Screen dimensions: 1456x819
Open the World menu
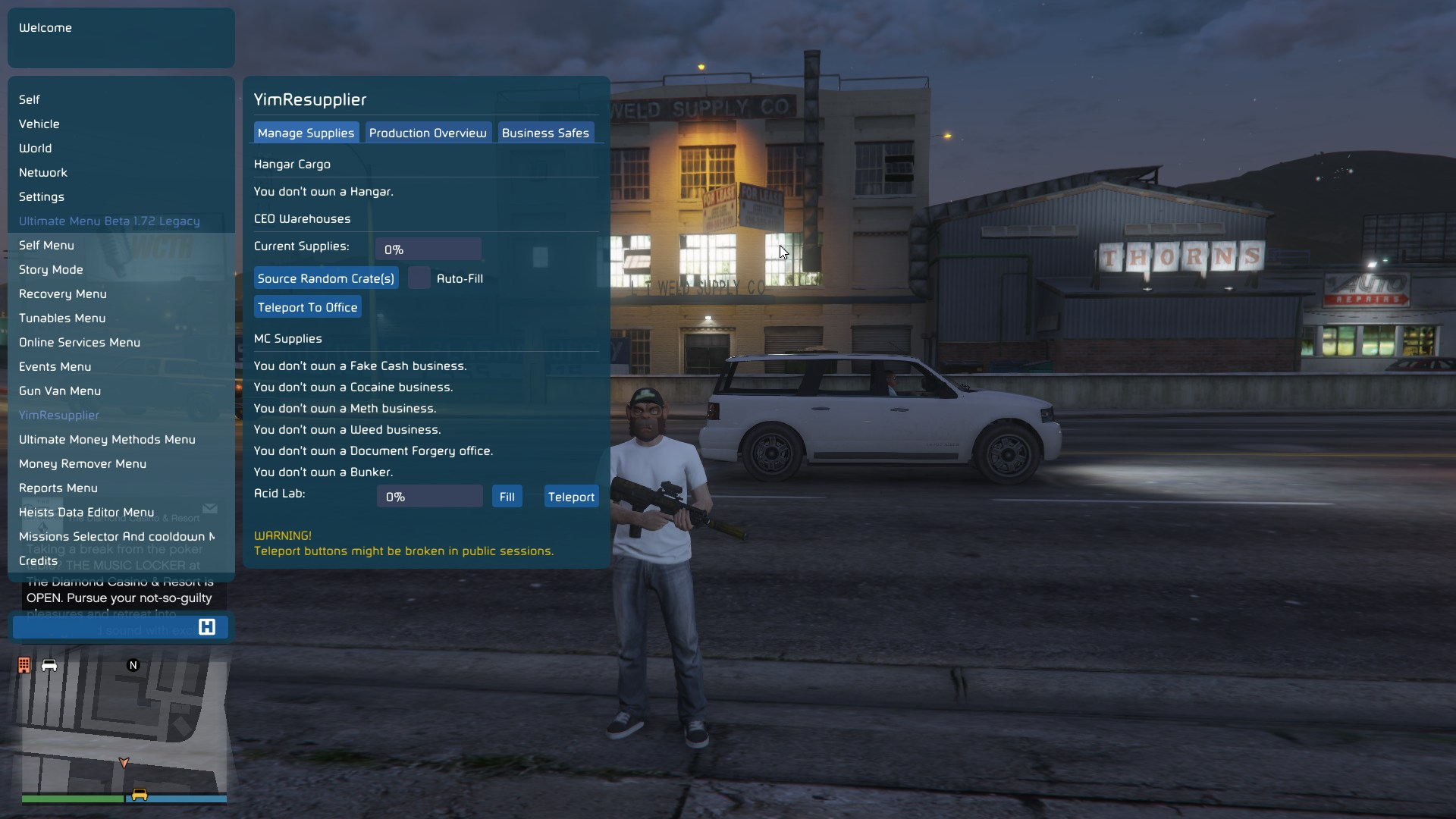(36, 148)
